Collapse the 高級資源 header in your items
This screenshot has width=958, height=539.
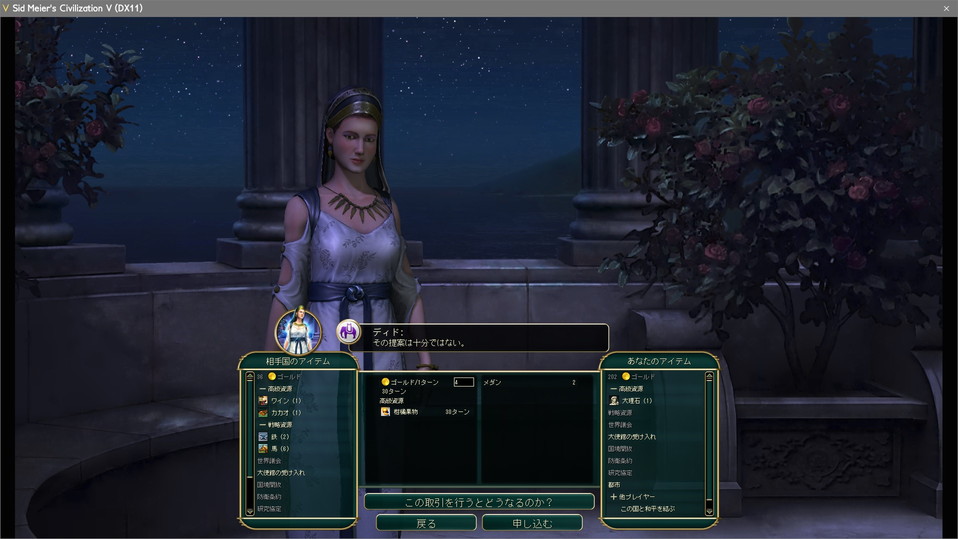pos(628,388)
